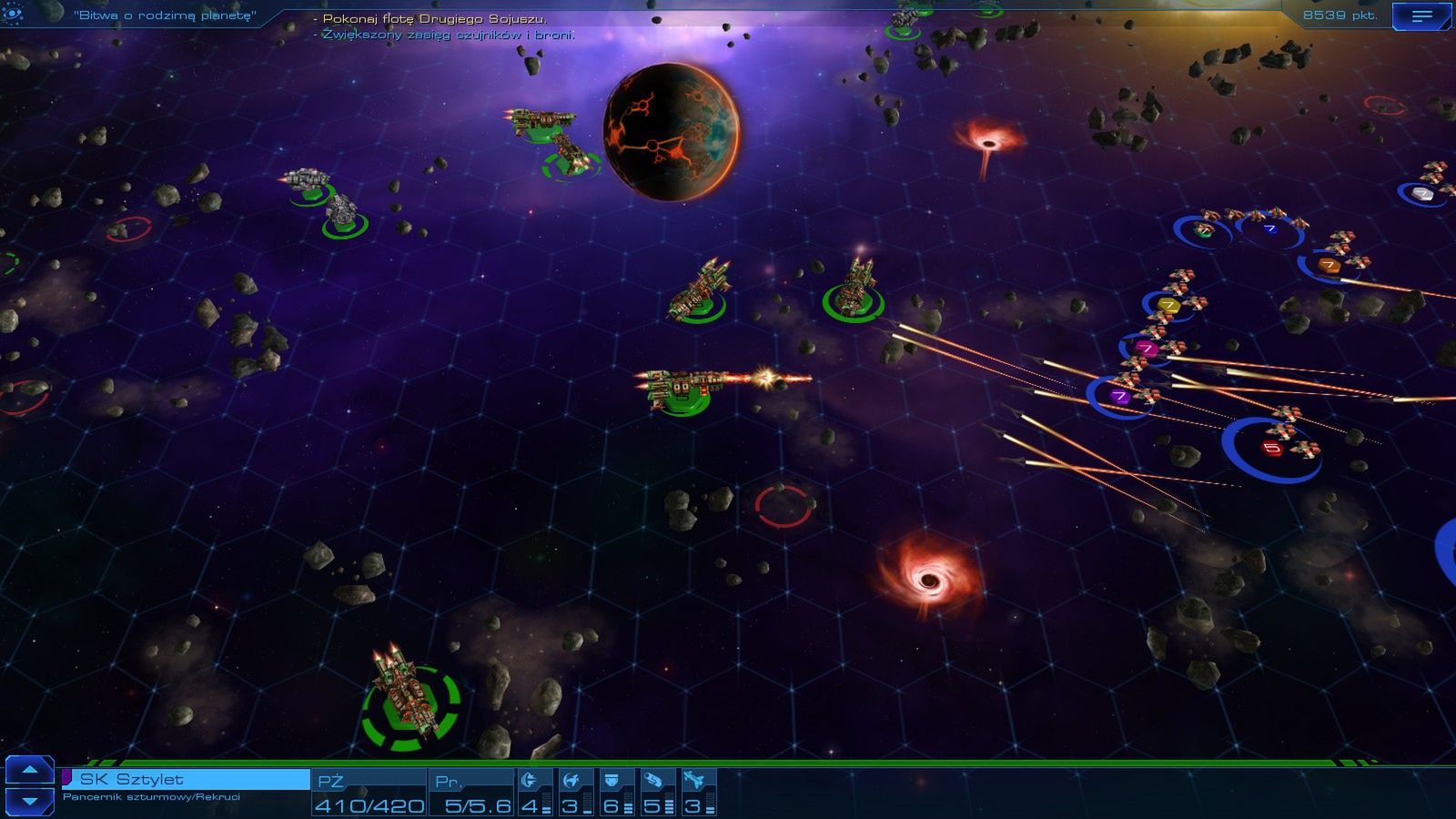Click the shield stat icon showing 6
Viewport: 1456px width, 819px height.
612,779
